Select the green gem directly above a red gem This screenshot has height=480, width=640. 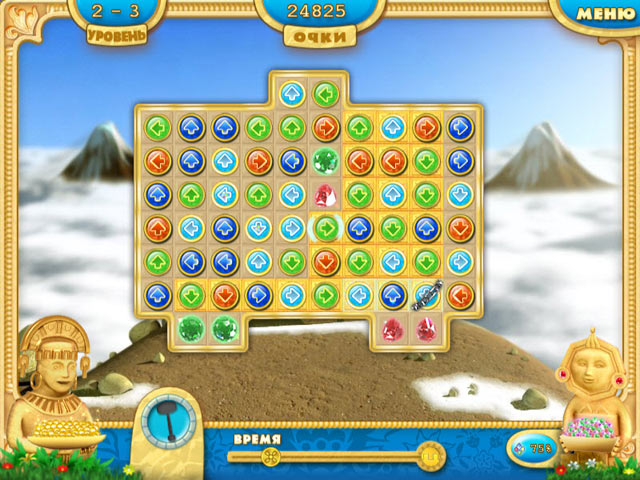(325, 160)
